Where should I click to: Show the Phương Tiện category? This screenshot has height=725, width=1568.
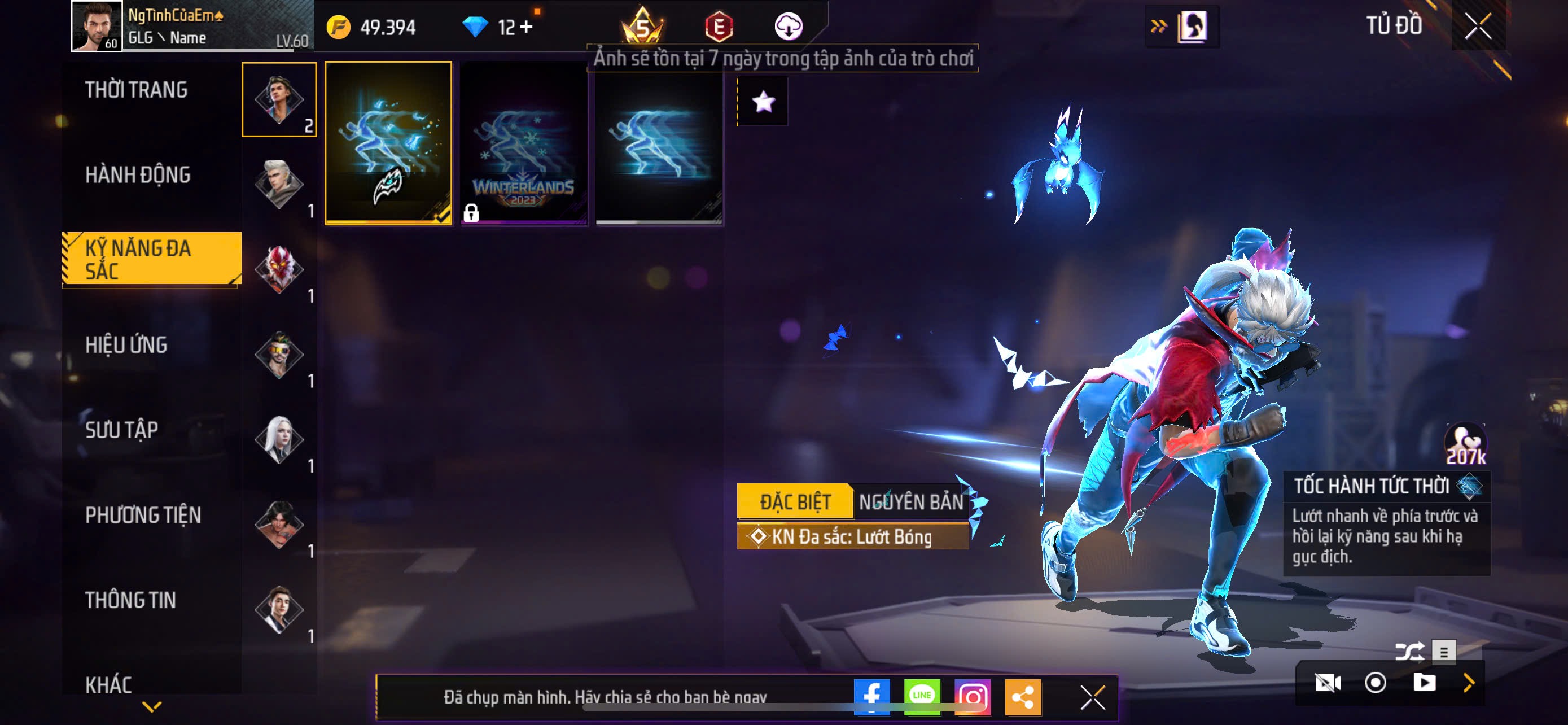[143, 516]
